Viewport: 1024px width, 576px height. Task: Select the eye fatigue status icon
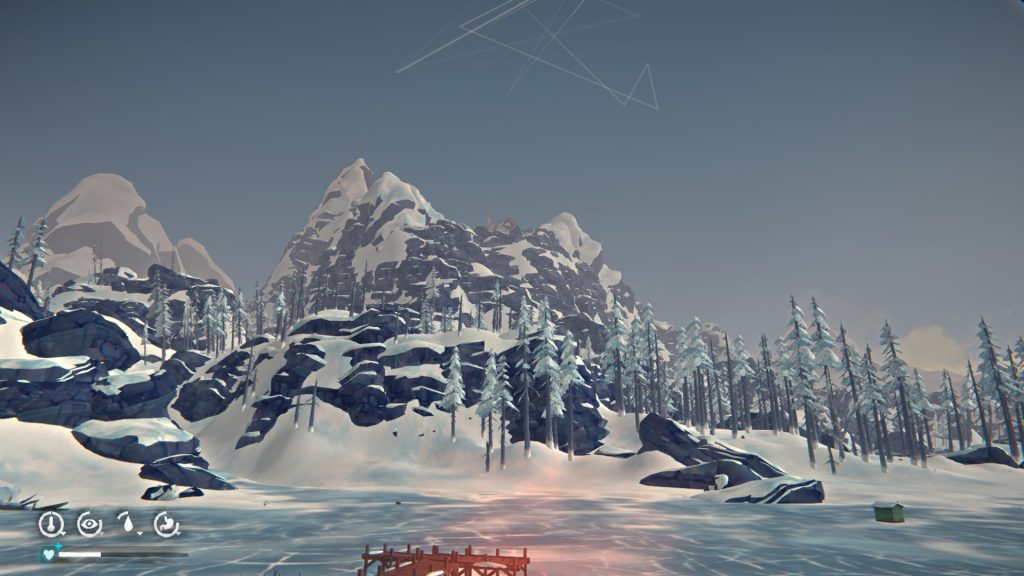tap(89, 523)
